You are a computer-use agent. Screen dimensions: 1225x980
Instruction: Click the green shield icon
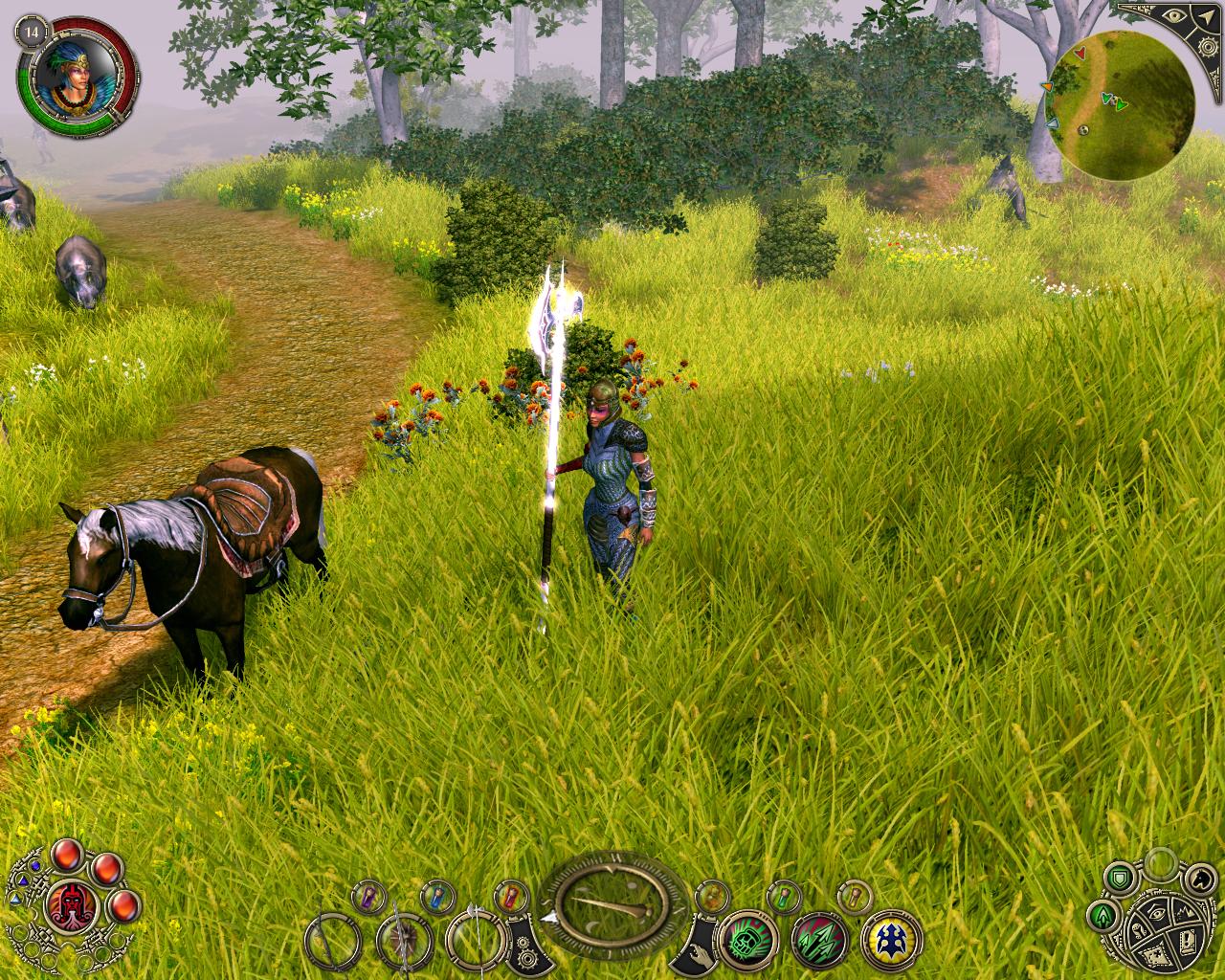point(1119,877)
